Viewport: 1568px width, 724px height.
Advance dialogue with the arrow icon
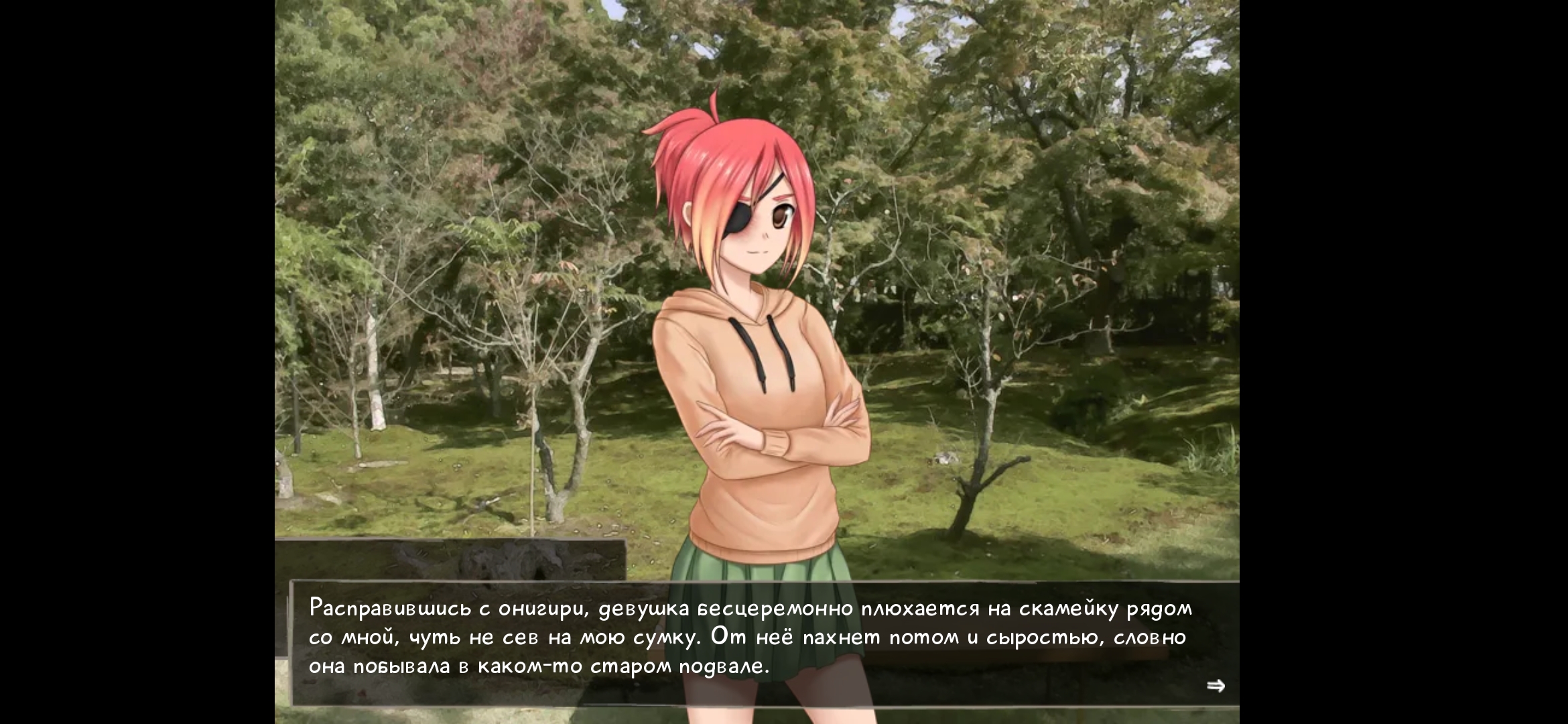[1216, 686]
